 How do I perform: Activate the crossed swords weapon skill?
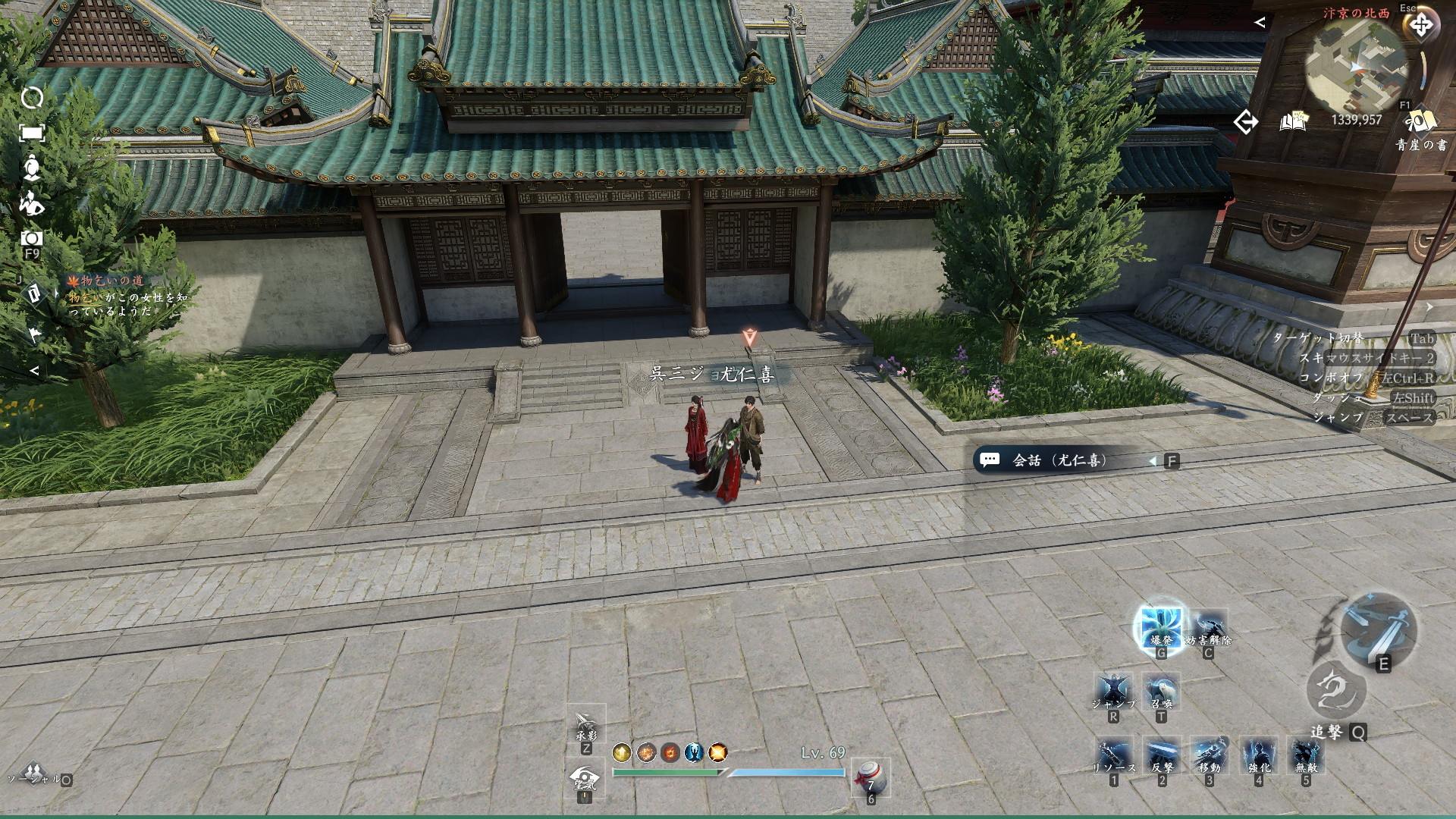tap(1377, 628)
